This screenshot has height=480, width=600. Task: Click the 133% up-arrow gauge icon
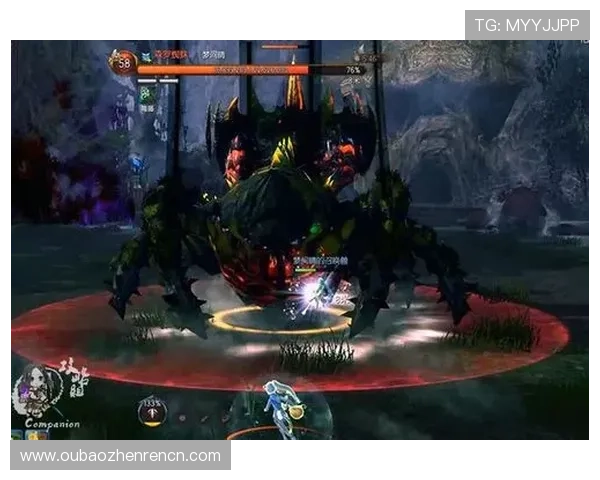[x=152, y=412]
